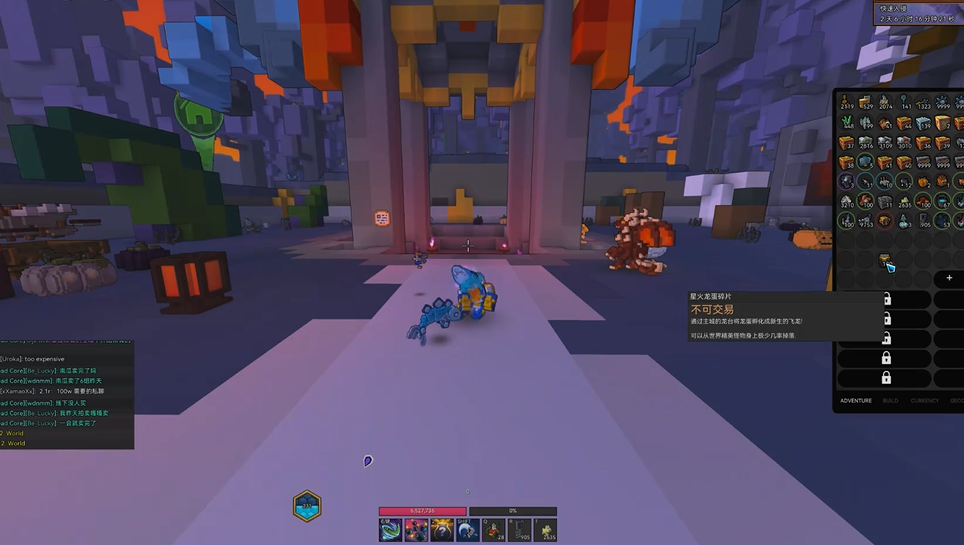Select the hotbar item with count 905
The height and width of the screenshot is (545, 964).
coord(520,529)
